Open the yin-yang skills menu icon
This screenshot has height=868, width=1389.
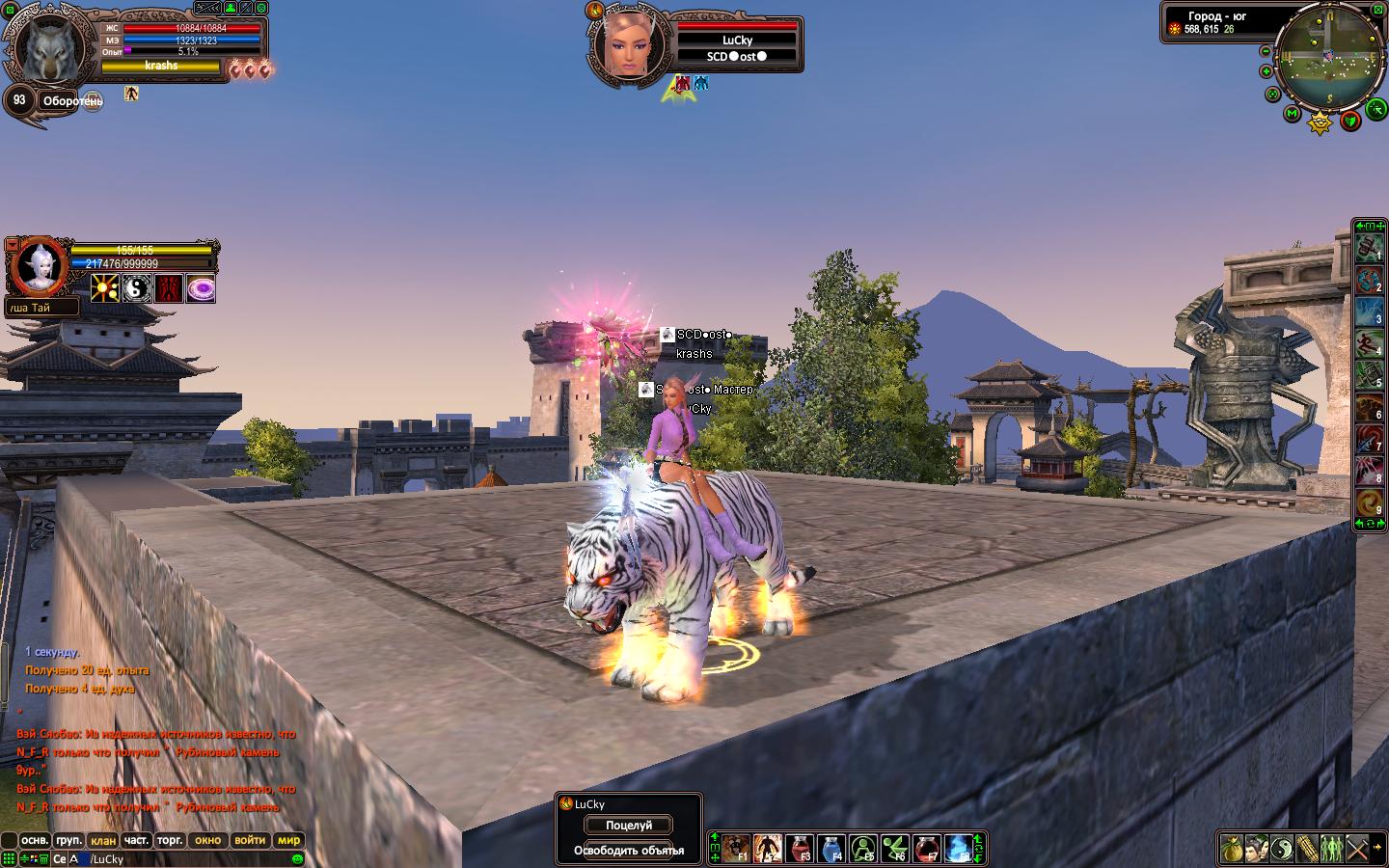coord(1280,849)
